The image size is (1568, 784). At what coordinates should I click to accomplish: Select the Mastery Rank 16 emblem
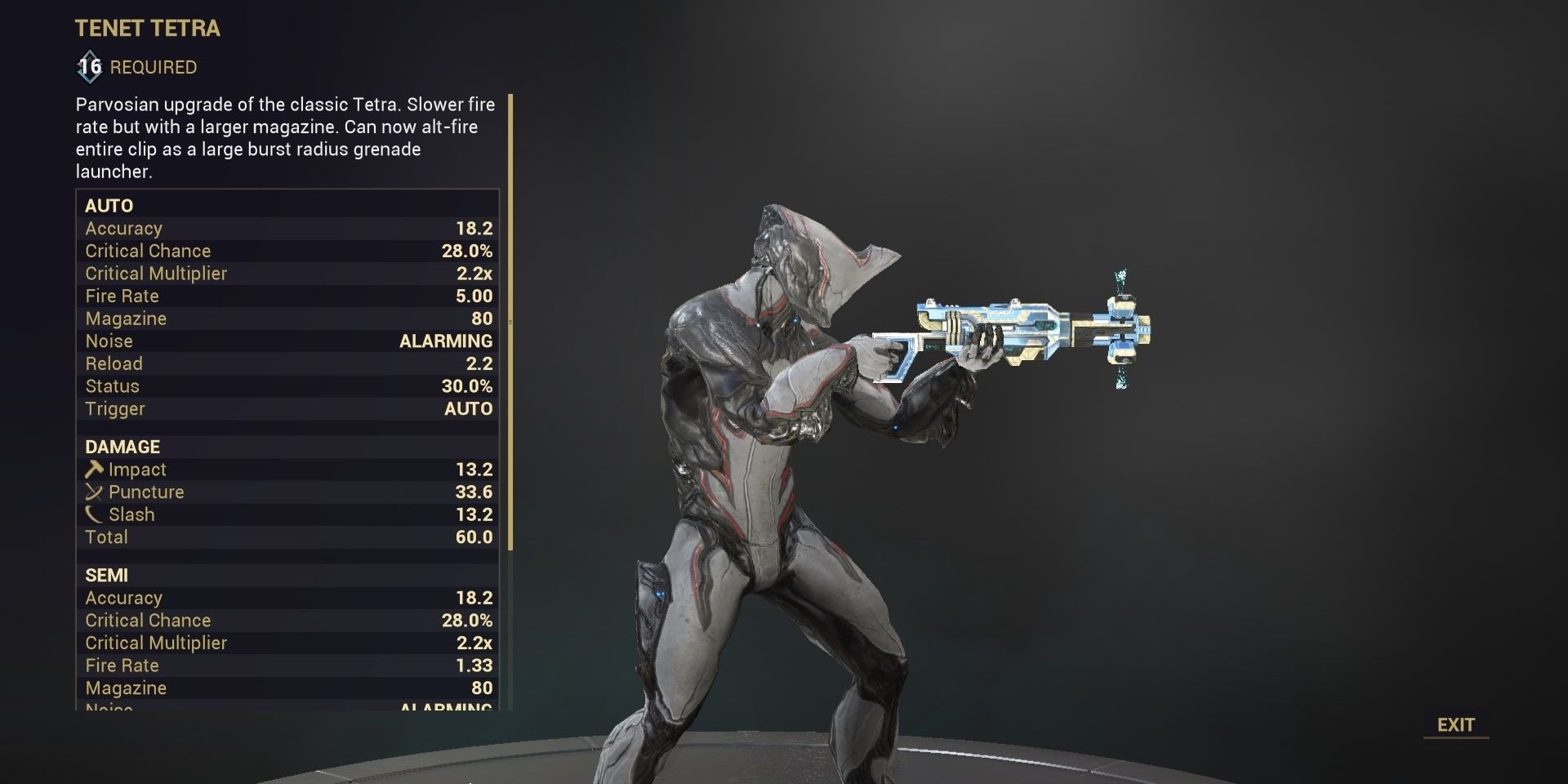coord(89,67)
